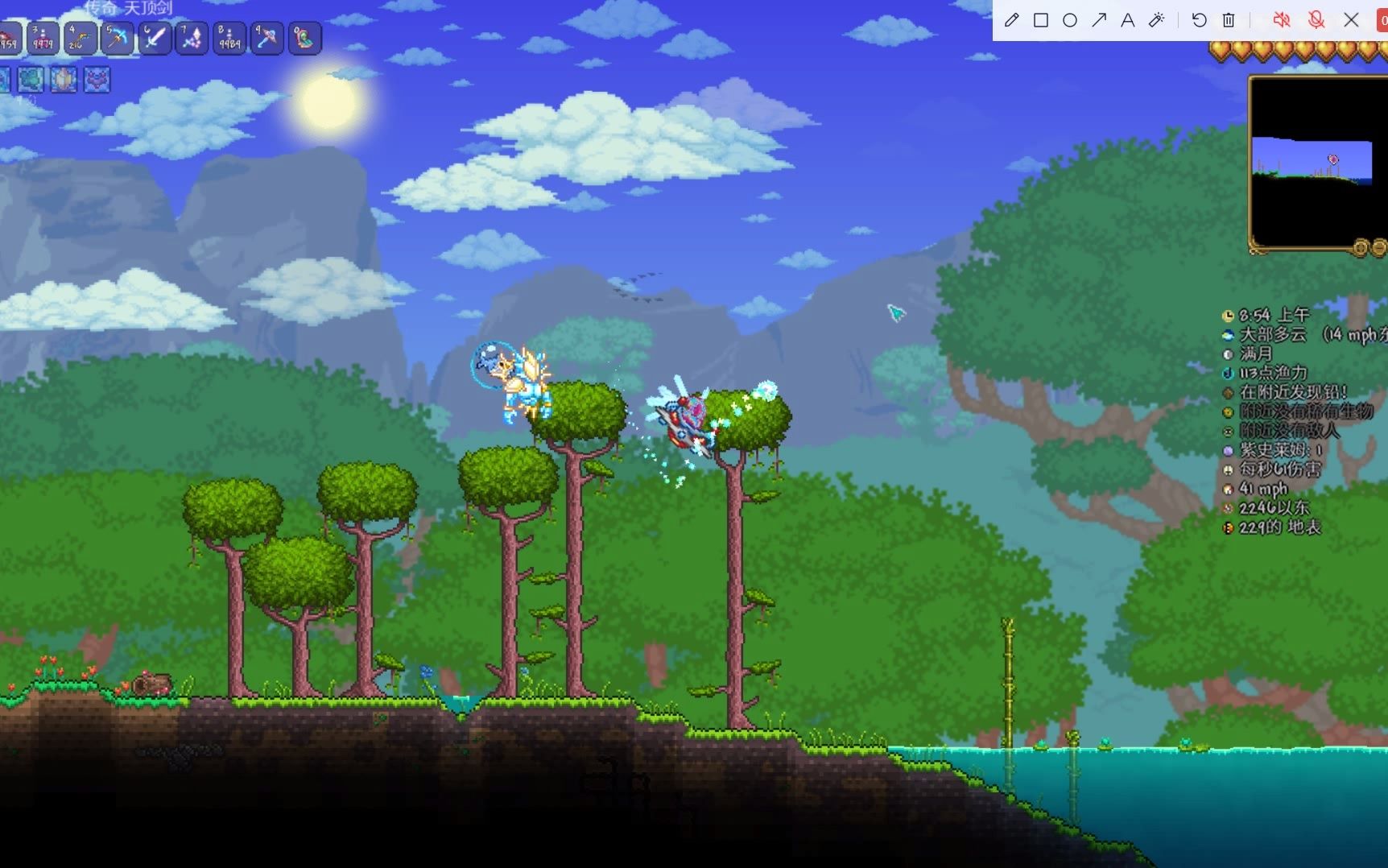Select the seashell item in hotbar slot 0
Viewport: 1388px width, 868px height.
pos(304,38)
